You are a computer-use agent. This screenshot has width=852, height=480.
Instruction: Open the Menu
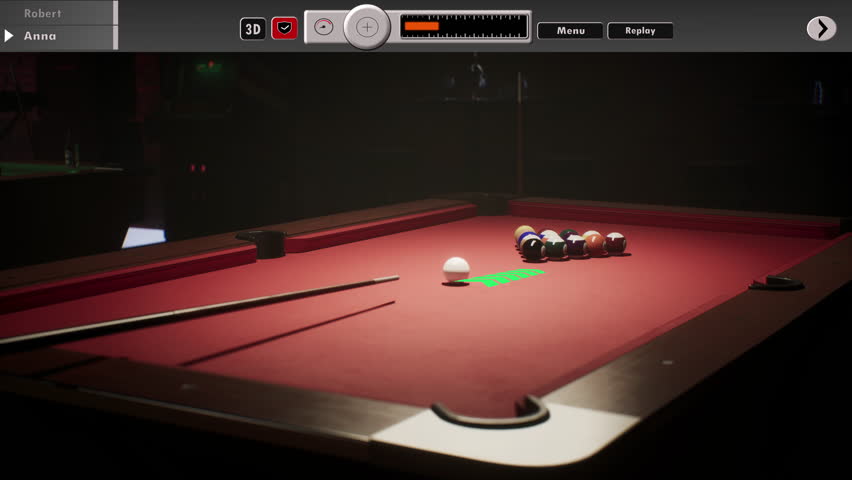[x=570, y=31]
